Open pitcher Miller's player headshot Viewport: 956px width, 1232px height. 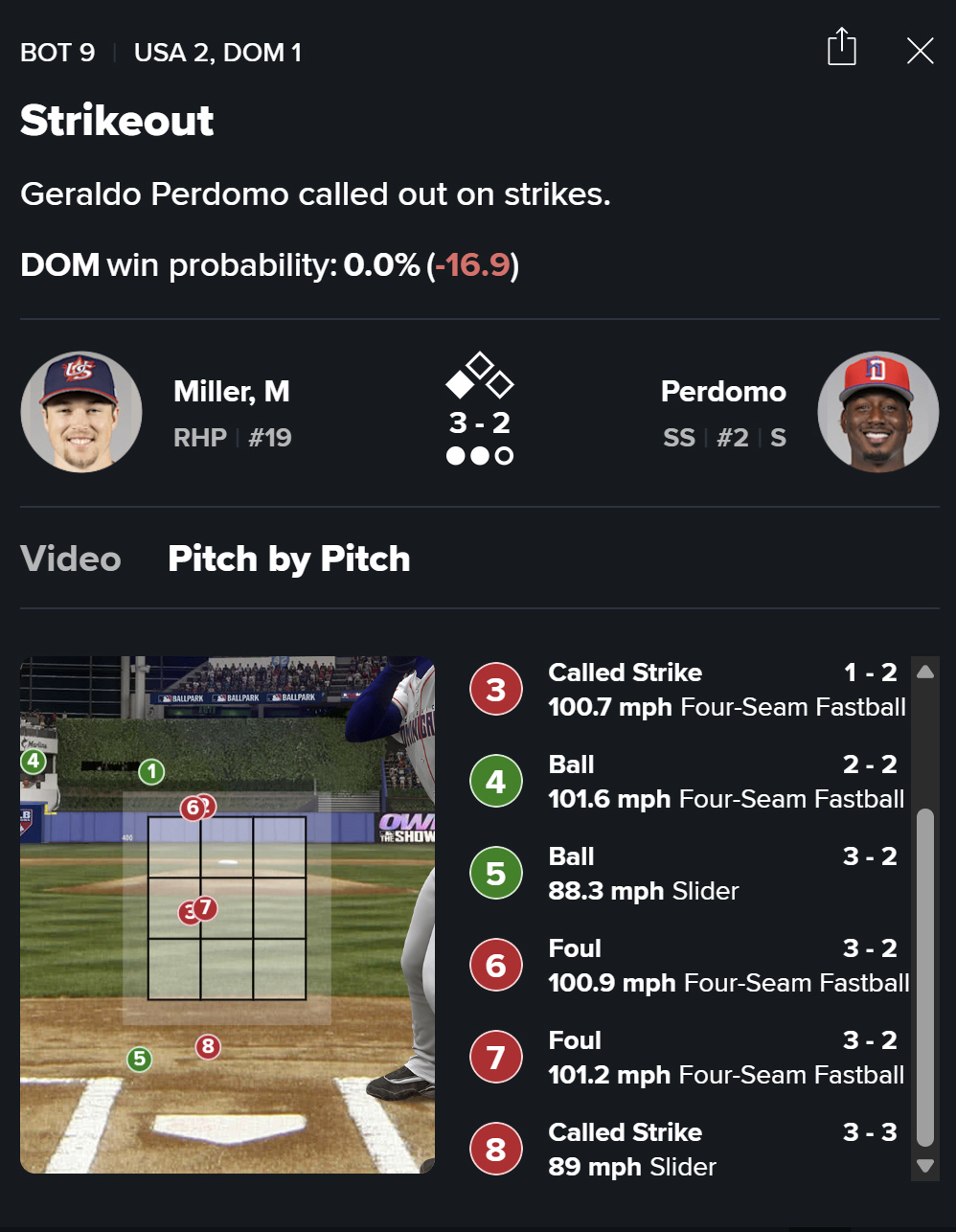coord(81,412)
